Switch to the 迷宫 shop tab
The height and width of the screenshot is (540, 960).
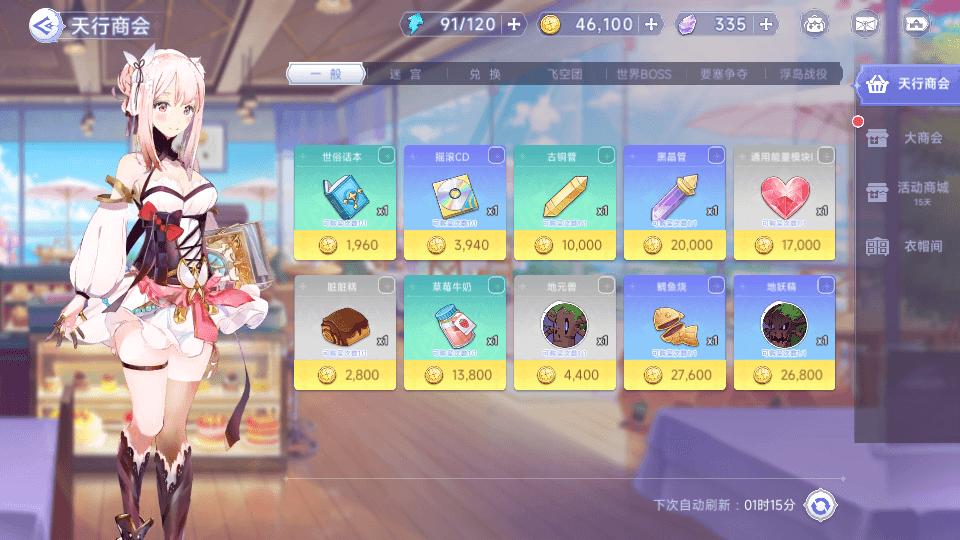tap(406, 74)
